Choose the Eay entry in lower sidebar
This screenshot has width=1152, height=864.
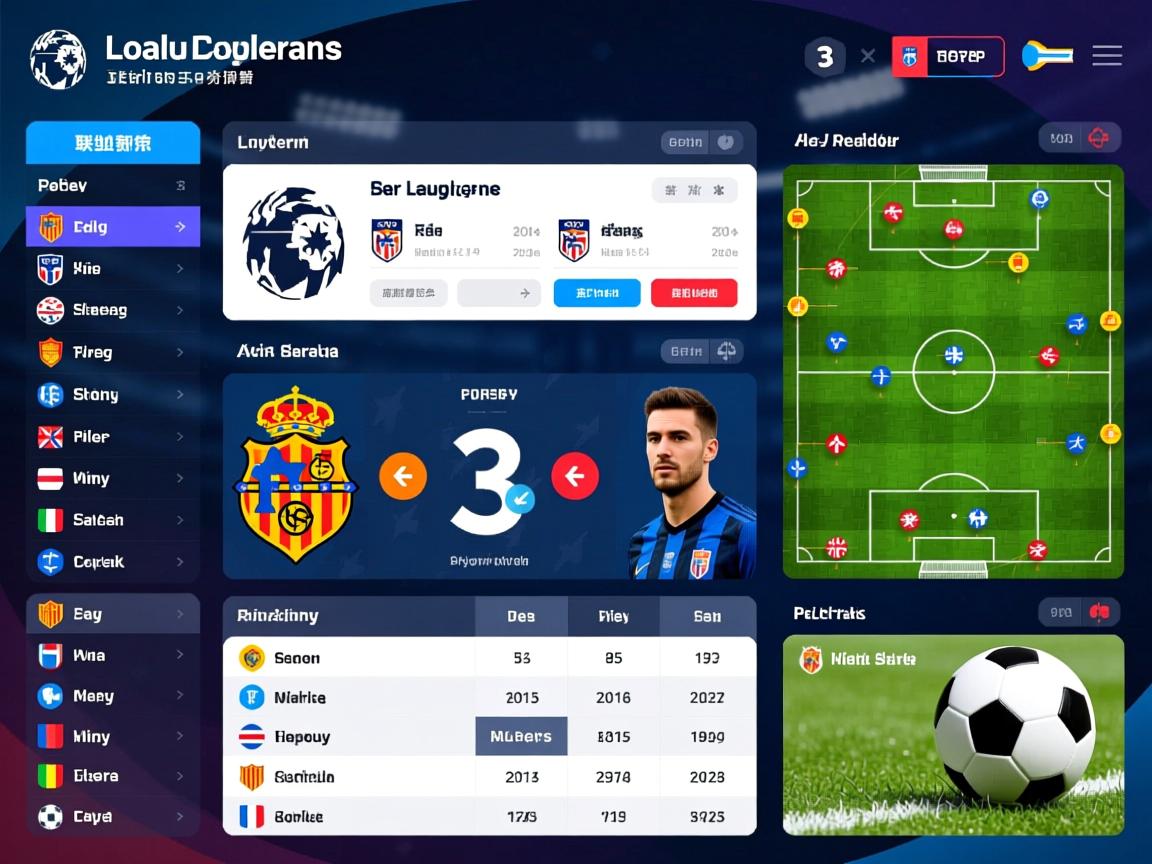112,614
